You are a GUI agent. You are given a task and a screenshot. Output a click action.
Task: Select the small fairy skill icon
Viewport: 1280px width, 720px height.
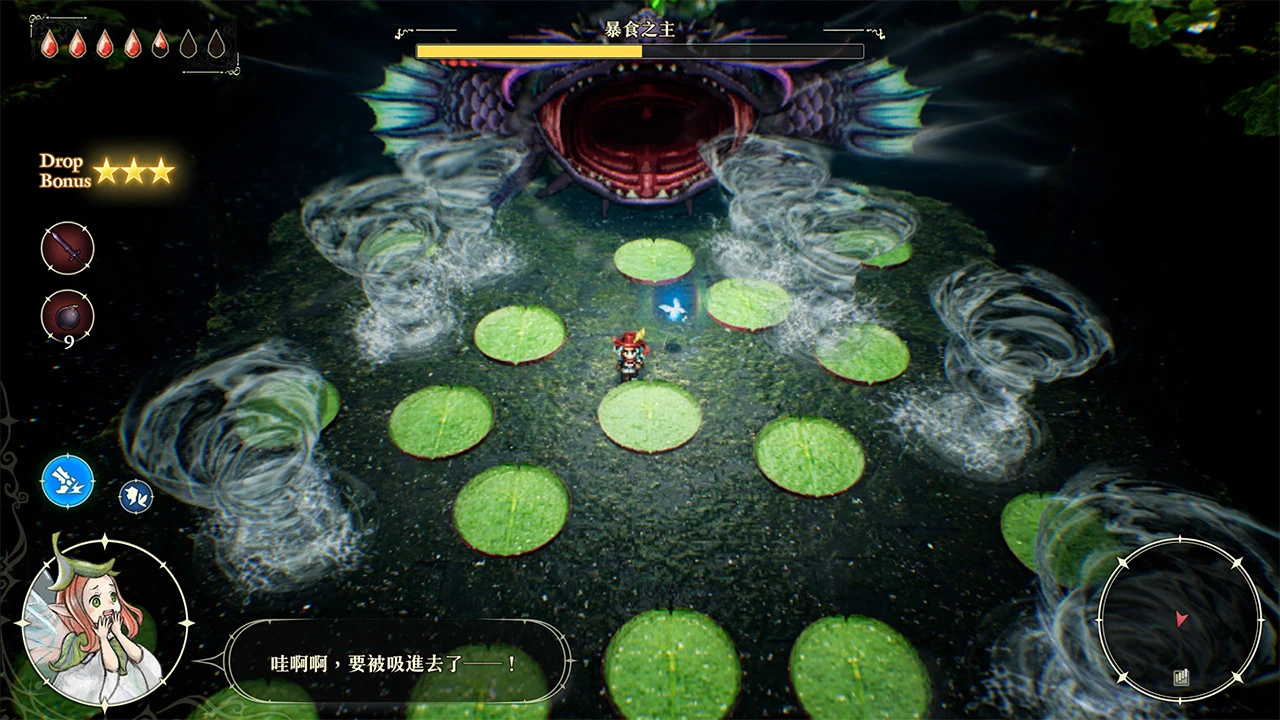click(136, 495)
